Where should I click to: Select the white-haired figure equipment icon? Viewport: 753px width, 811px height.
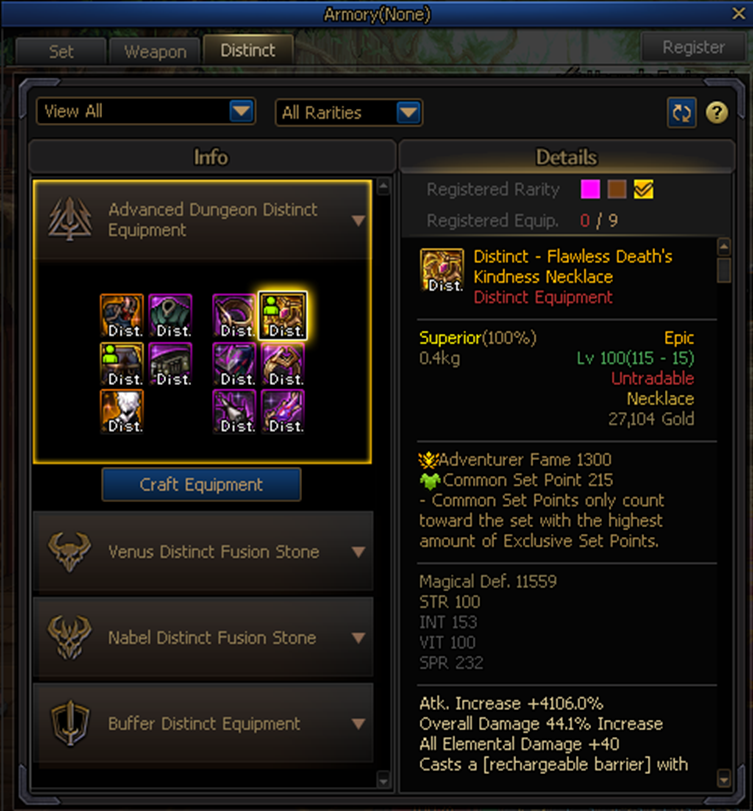point(122,410)
